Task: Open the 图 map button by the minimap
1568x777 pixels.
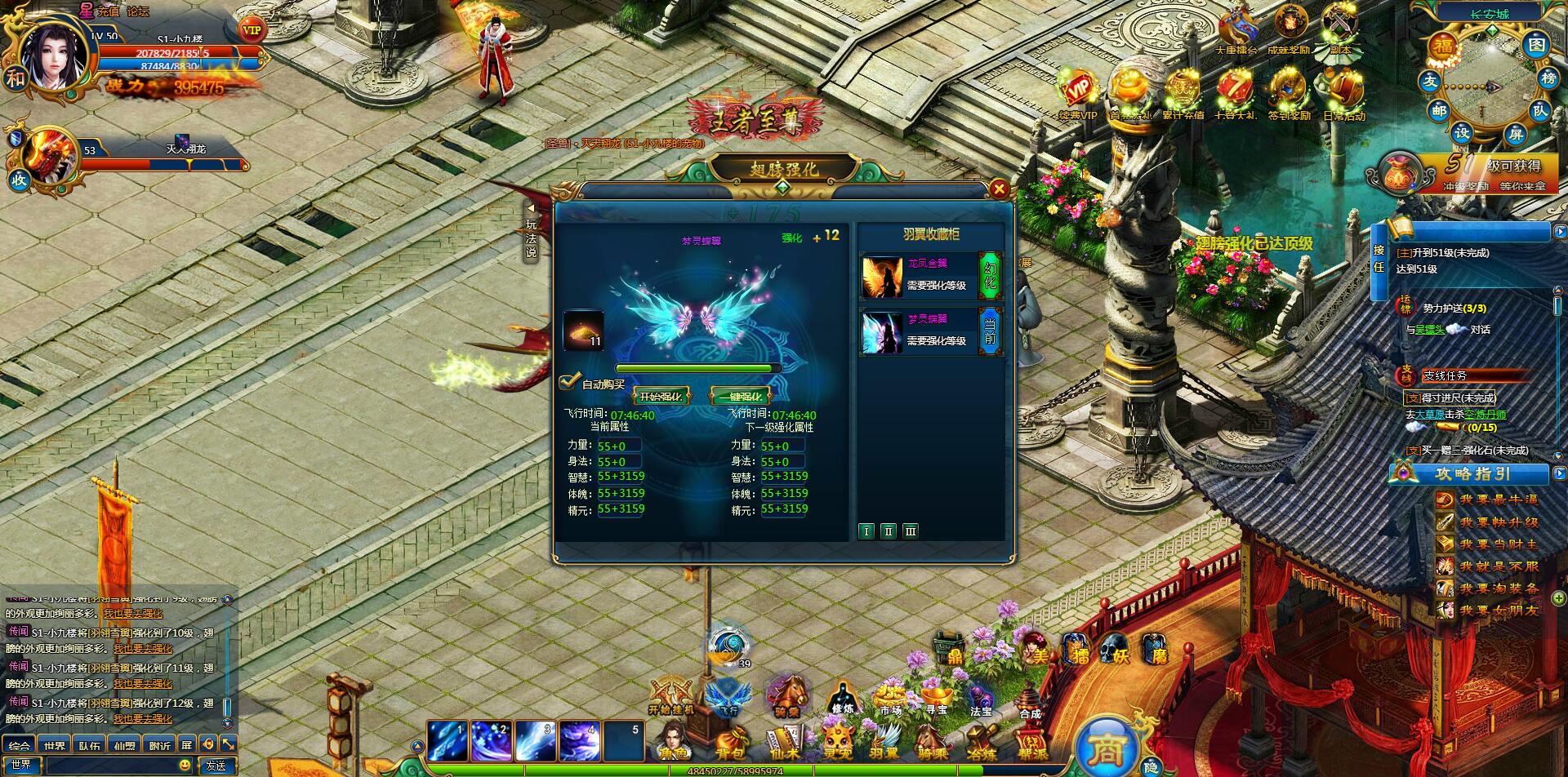Action: [x=1537, y=44]
